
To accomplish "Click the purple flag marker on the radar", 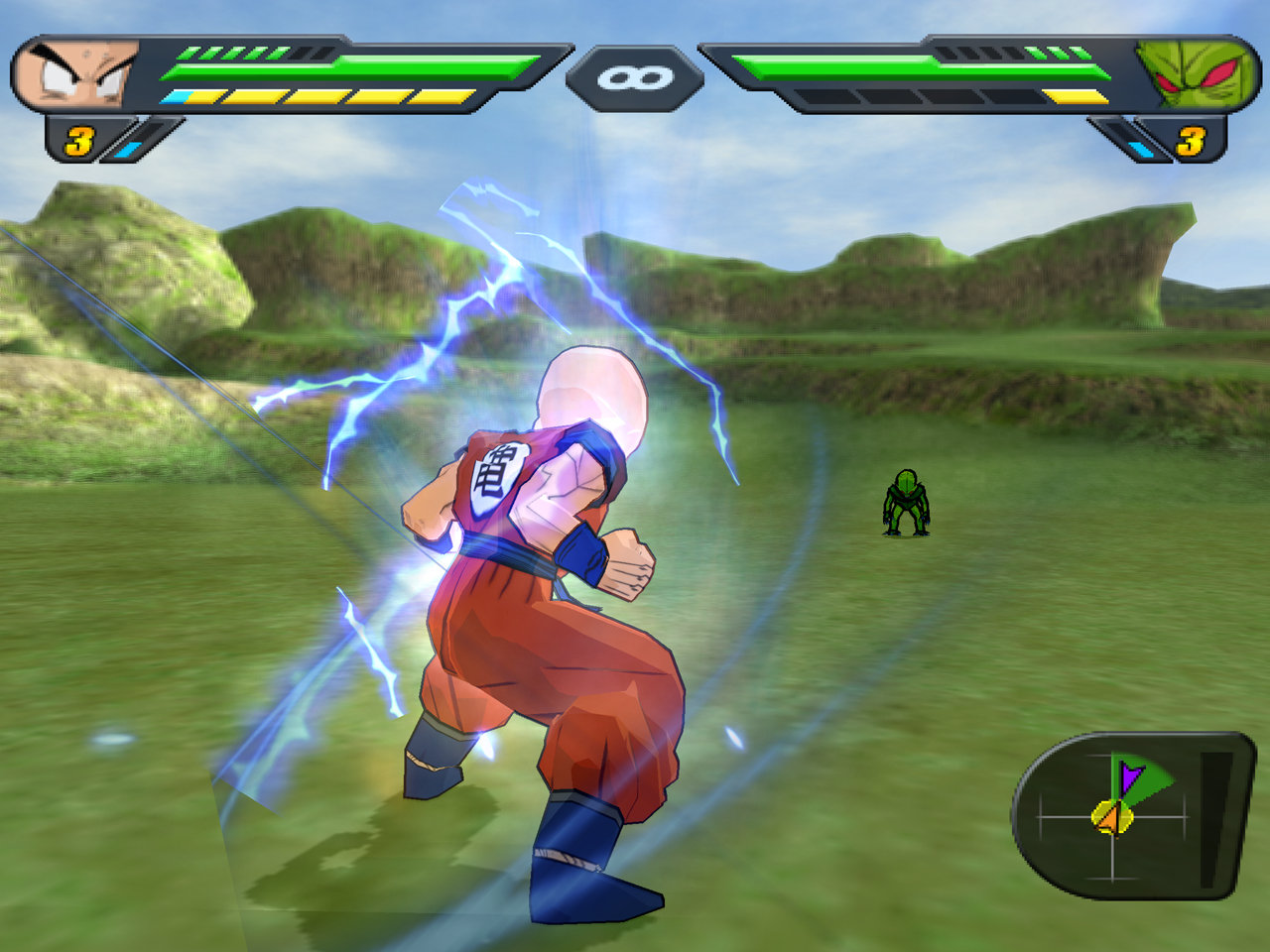I will [x=1129, y=775].
